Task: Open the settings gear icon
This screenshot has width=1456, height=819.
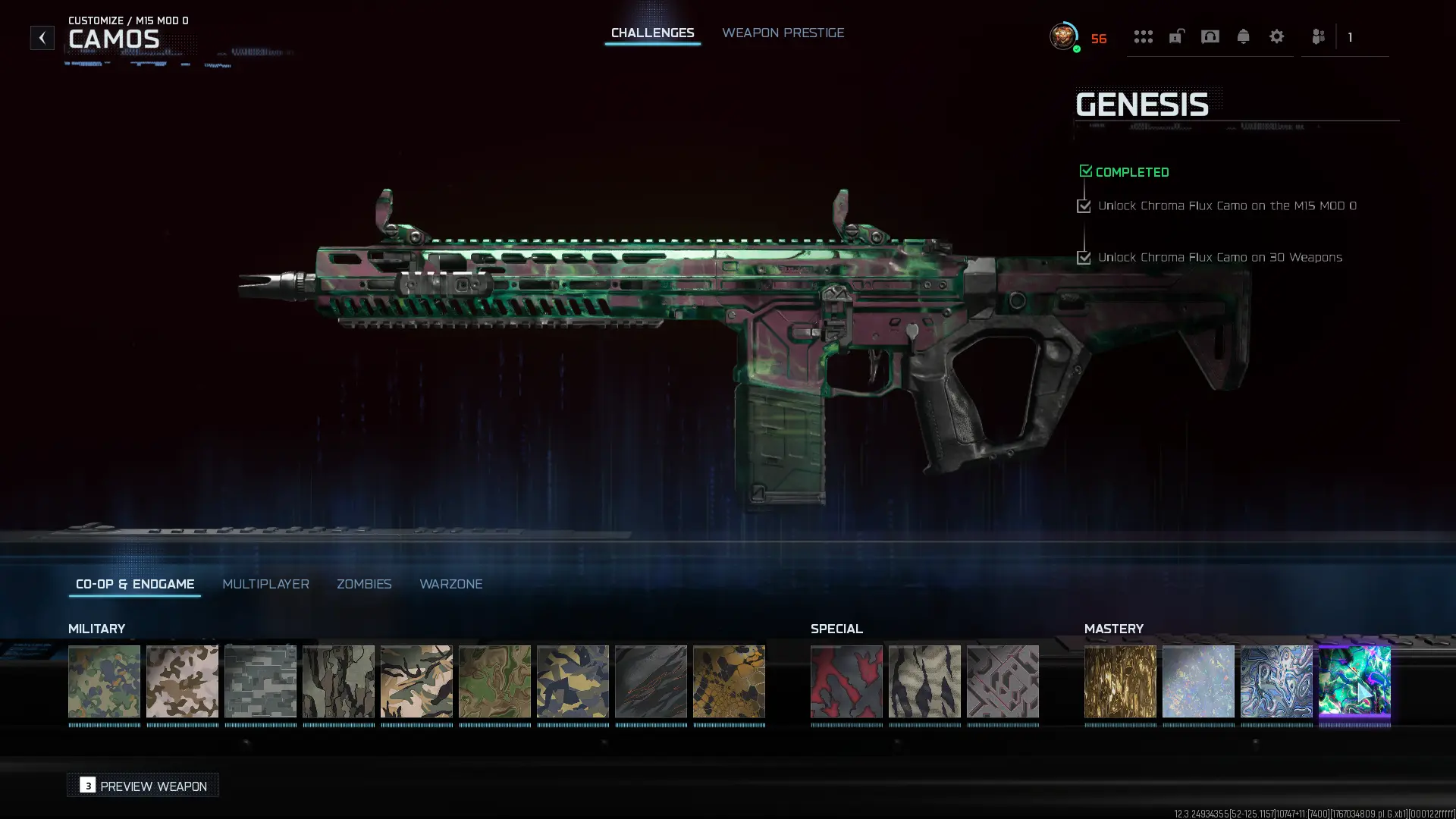Action: point(1276,36)
